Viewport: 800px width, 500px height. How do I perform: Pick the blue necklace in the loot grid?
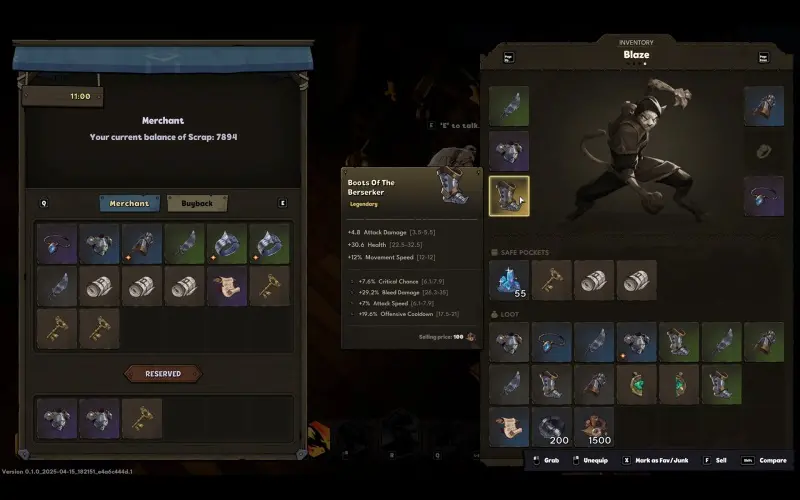click(x=552, y=341)
